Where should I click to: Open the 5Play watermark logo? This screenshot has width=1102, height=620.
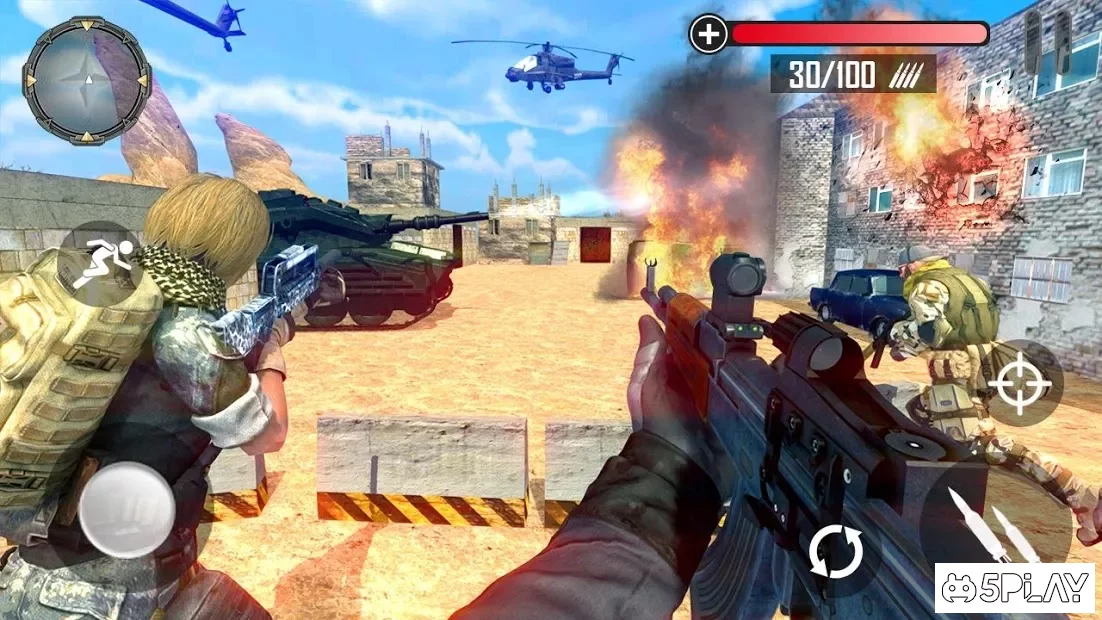[x=1014, y=587]
